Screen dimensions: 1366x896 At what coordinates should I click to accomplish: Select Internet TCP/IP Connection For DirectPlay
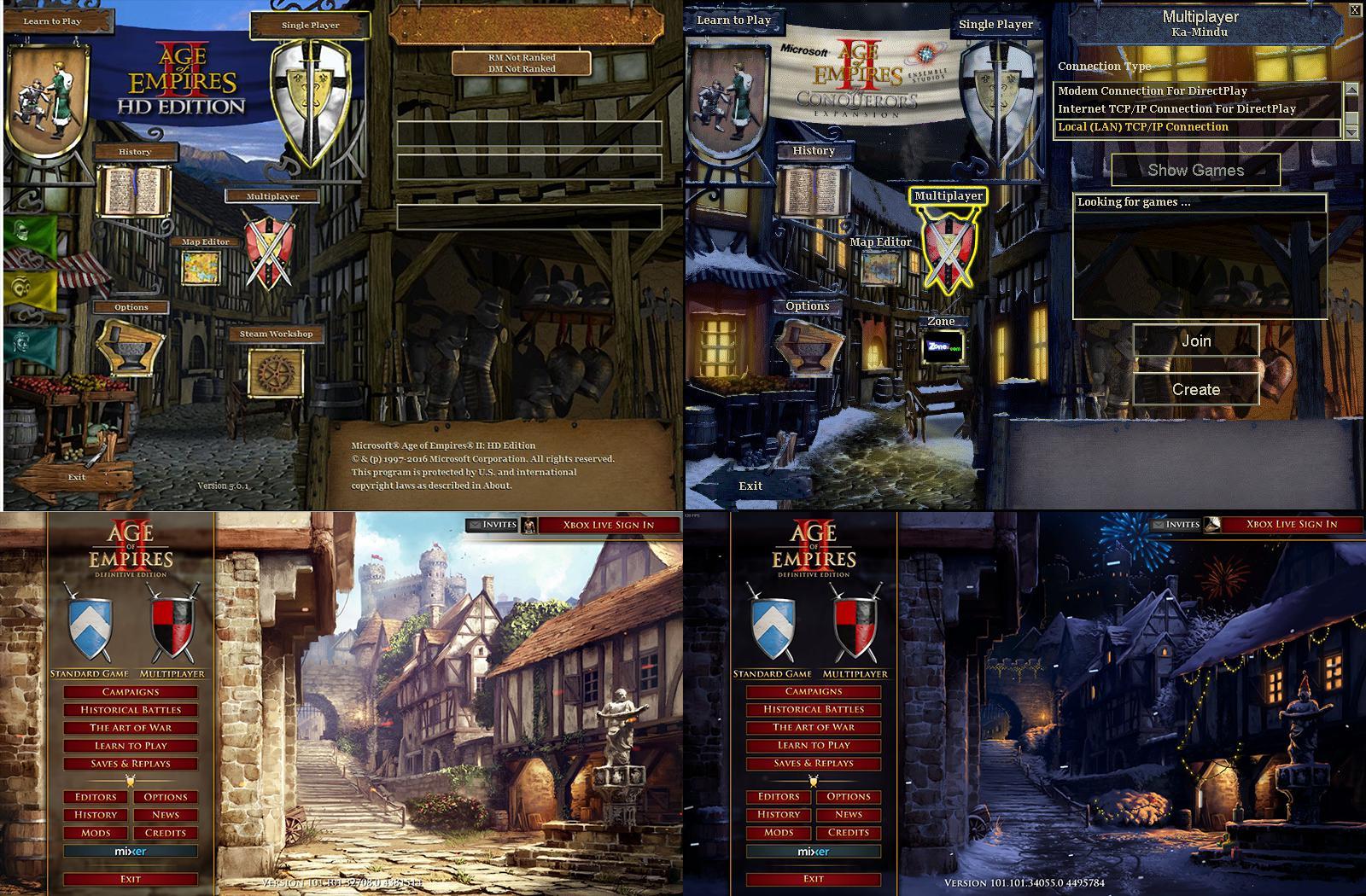[1178, 109]
